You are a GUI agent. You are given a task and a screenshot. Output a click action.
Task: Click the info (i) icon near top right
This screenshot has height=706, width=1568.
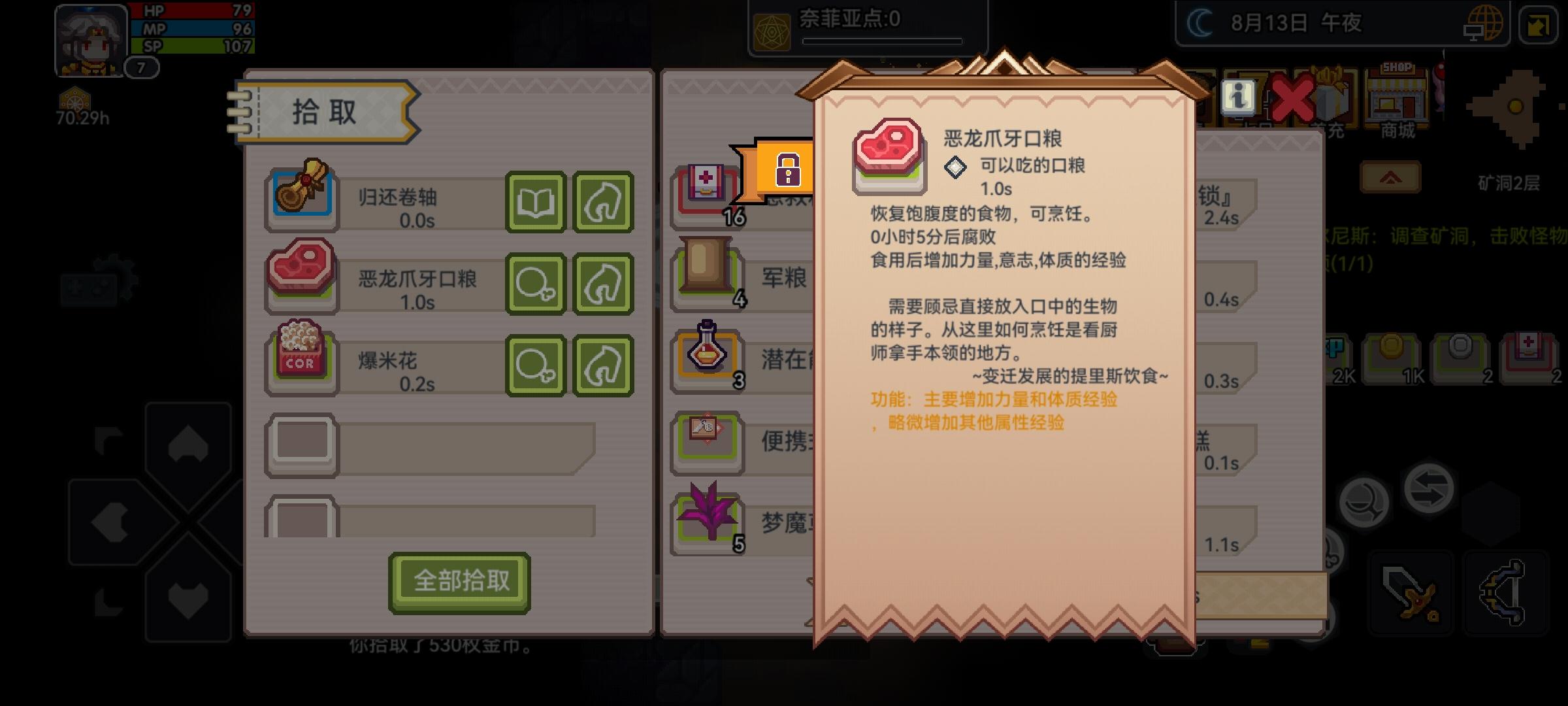coord(1238,98)
